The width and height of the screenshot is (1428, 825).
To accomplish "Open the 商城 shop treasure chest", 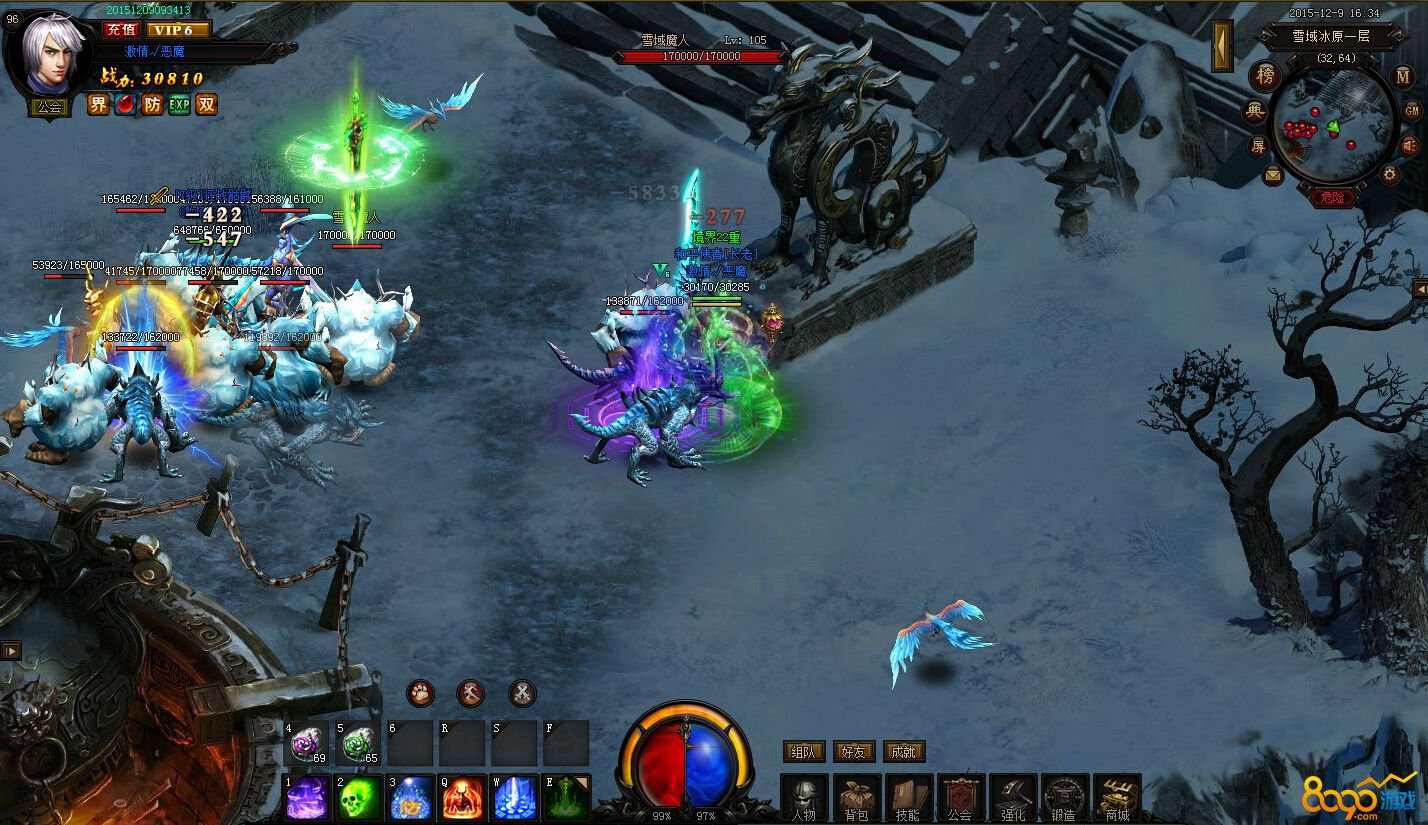I will coord(1117,798).
